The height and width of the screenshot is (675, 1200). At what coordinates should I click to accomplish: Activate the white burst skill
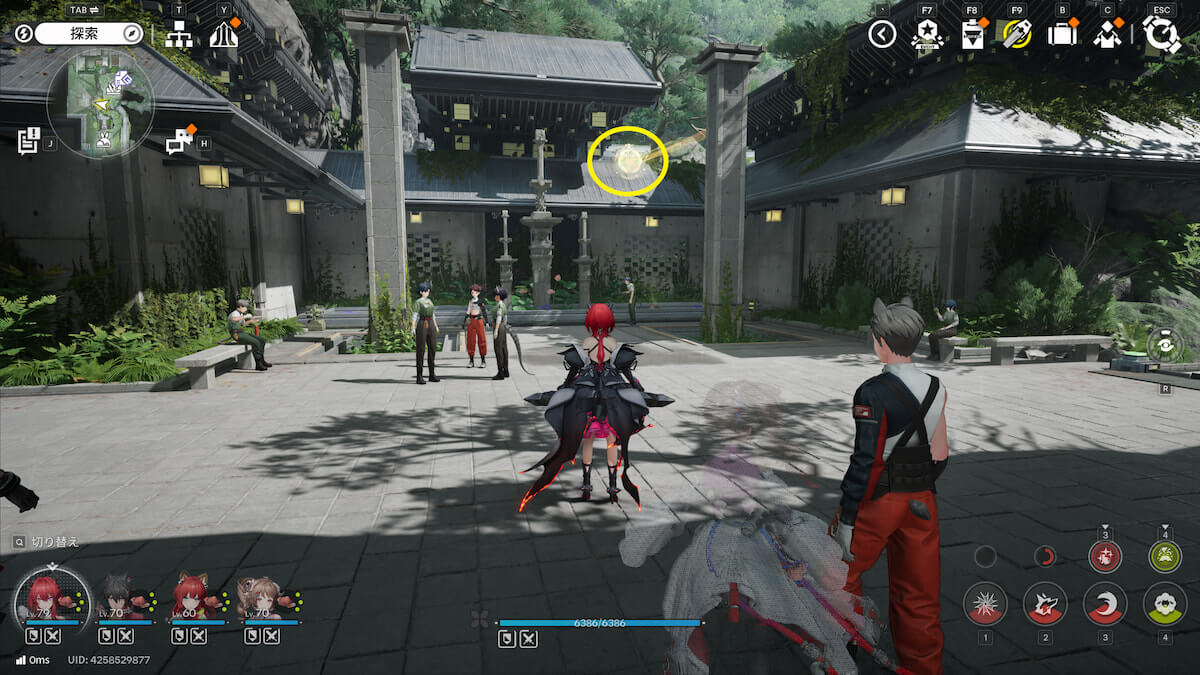coord(985,603)
